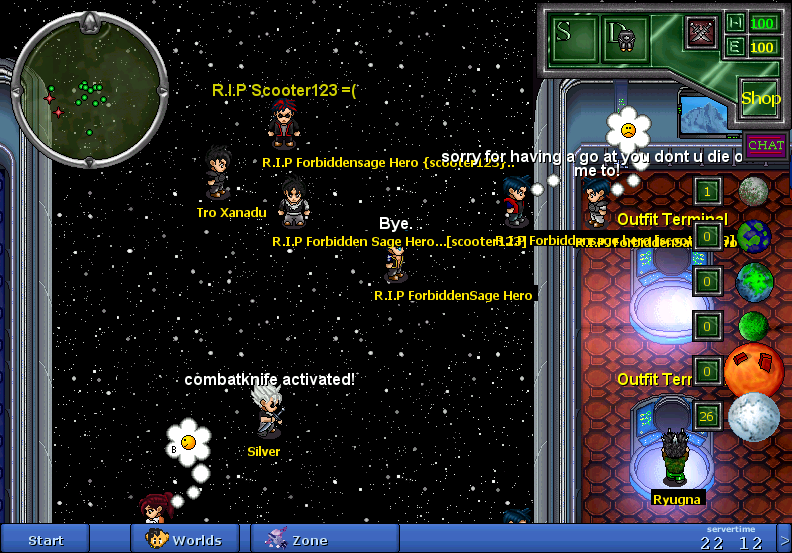The height and width of the screenshot is (553, 792).
Task: Open the pink CHAT window
Action: [765, 145]
